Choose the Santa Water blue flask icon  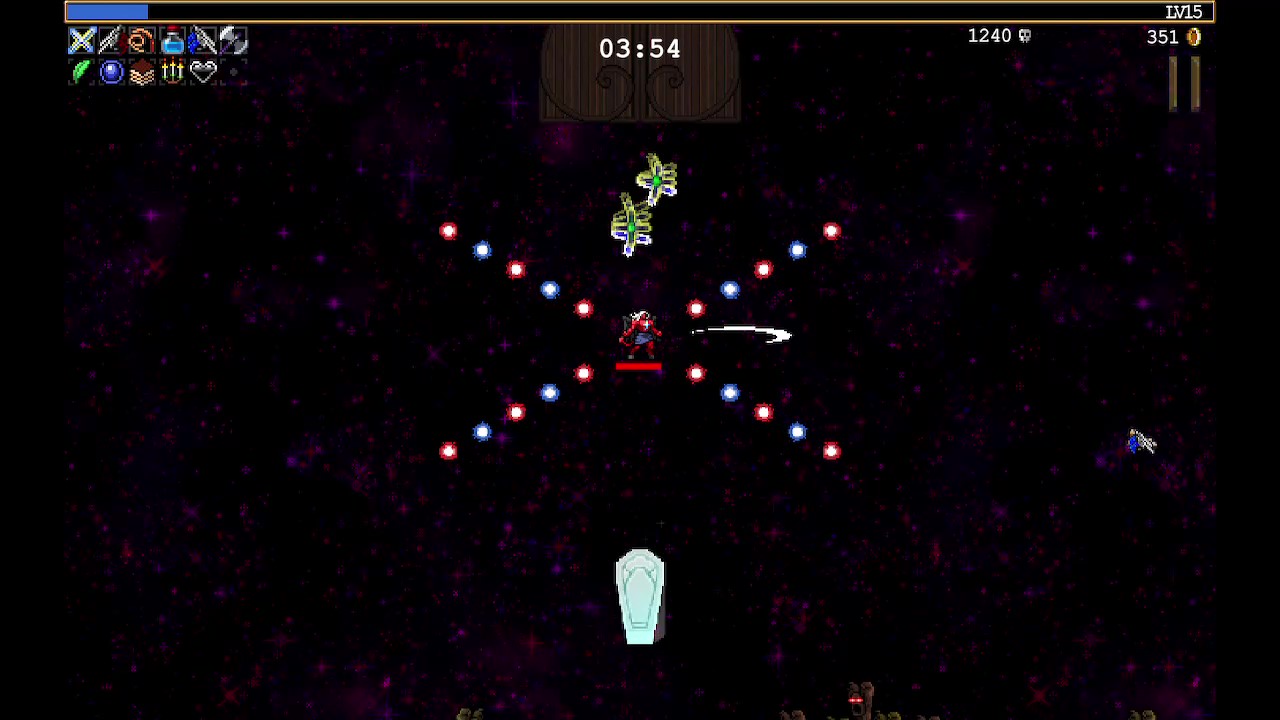(172, 41)
